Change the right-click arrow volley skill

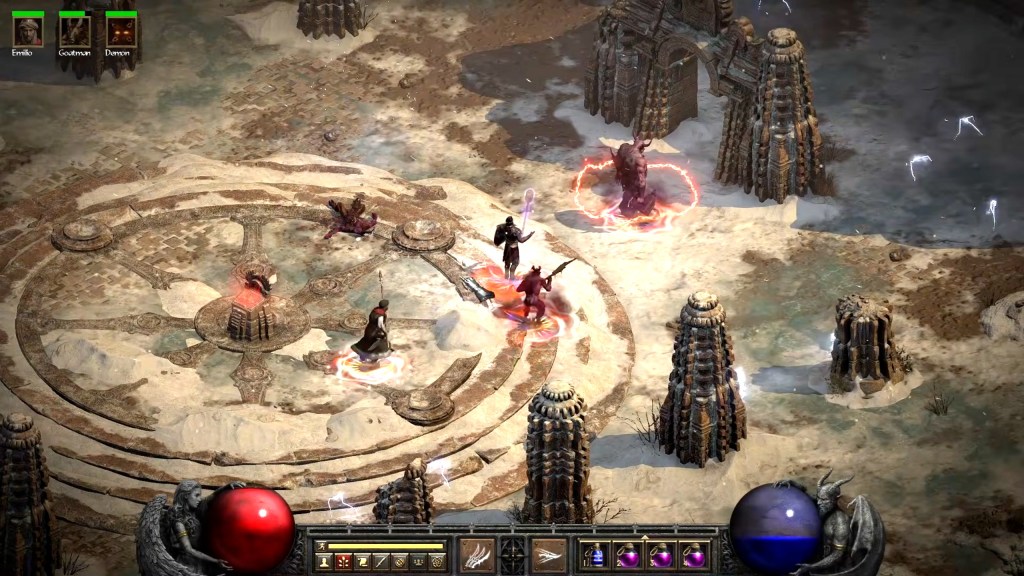coord(549,554)
